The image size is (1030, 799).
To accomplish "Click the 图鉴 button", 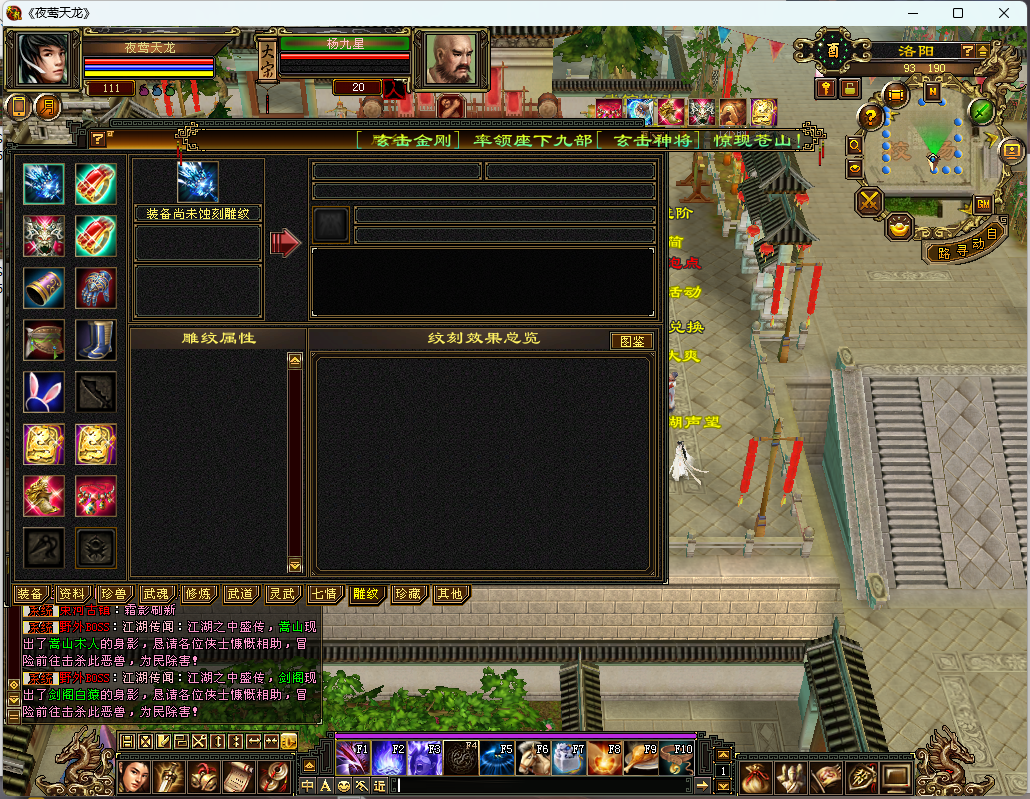I will point(631,341).
